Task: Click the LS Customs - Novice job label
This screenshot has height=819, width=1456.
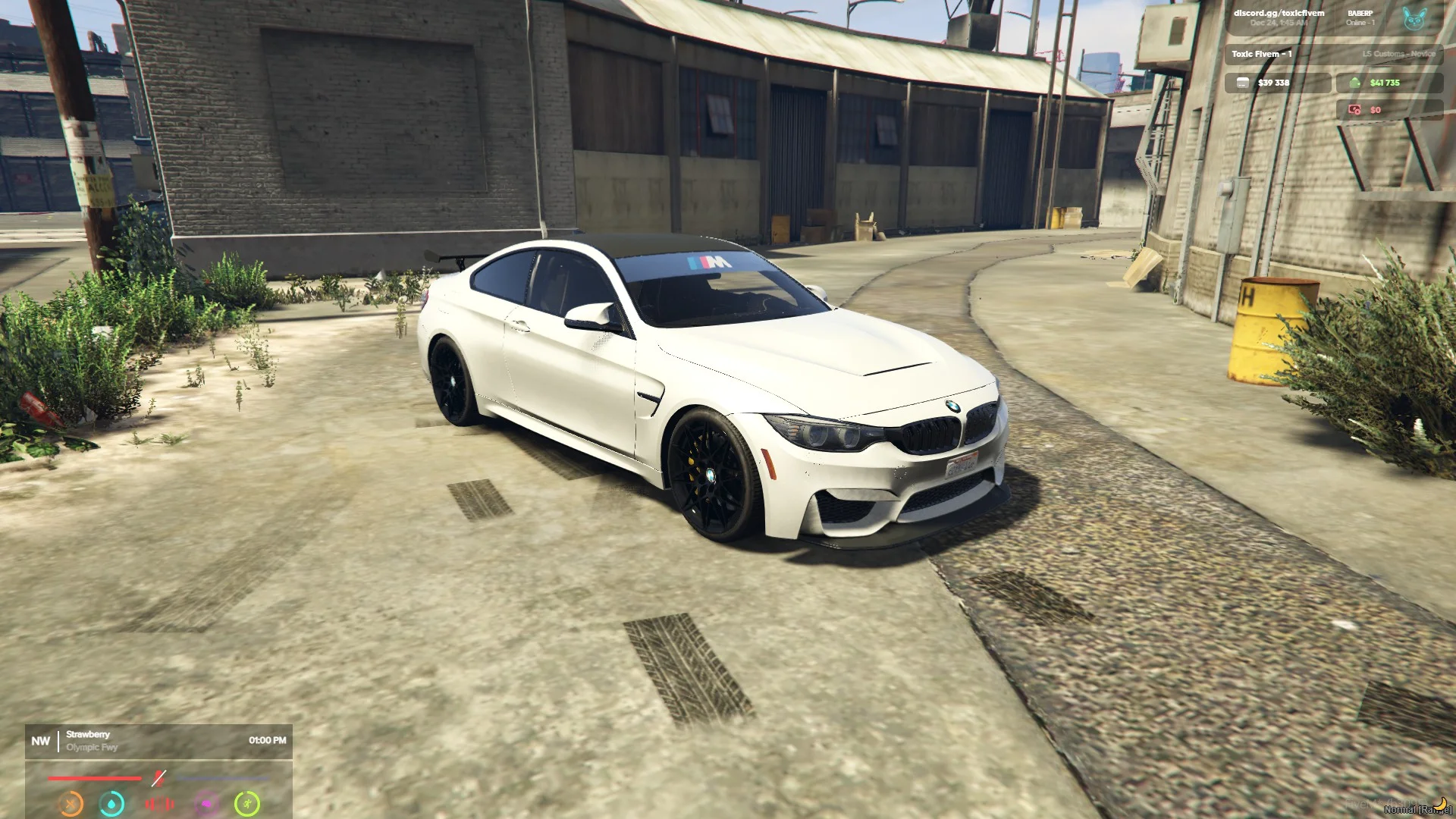Action: [1398, 54]
